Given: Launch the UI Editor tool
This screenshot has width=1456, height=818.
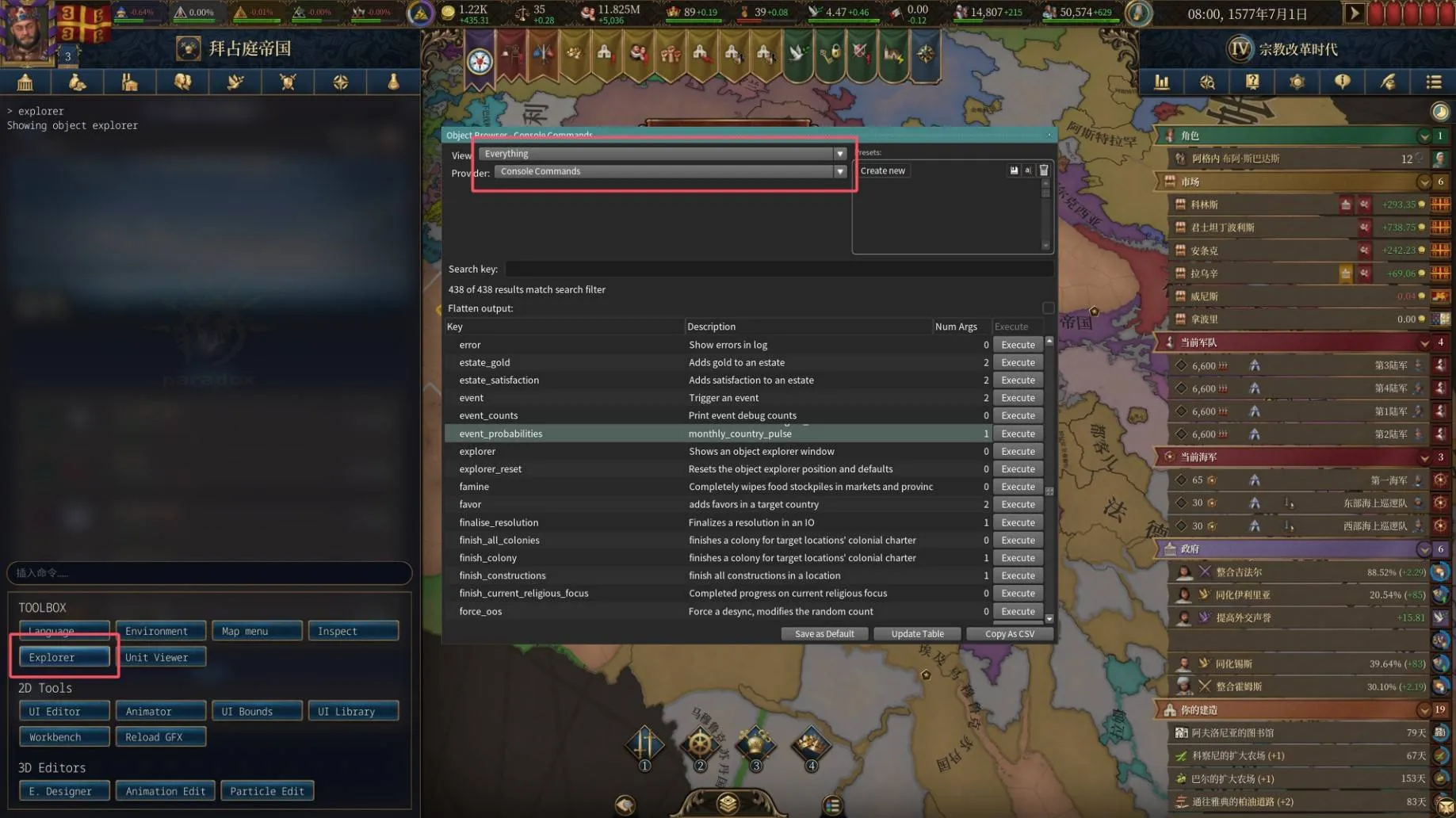Looking at the screenshot, I should click(x=63, y=711).
